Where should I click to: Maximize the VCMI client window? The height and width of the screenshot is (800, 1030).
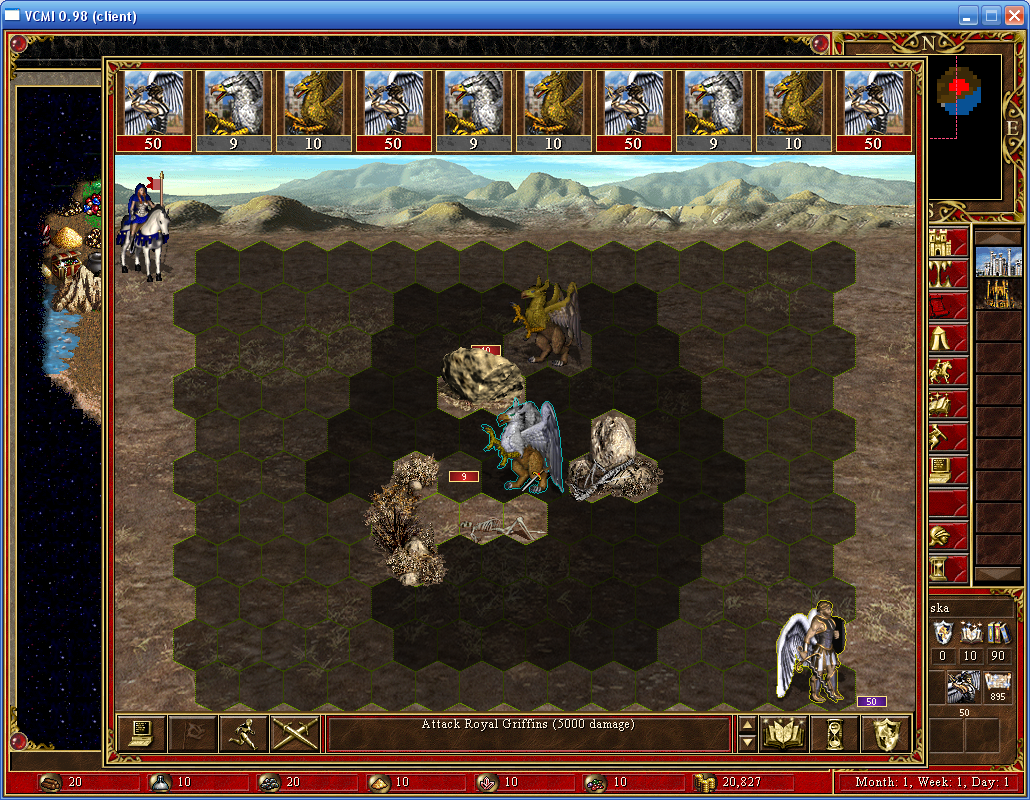point(991,16)
